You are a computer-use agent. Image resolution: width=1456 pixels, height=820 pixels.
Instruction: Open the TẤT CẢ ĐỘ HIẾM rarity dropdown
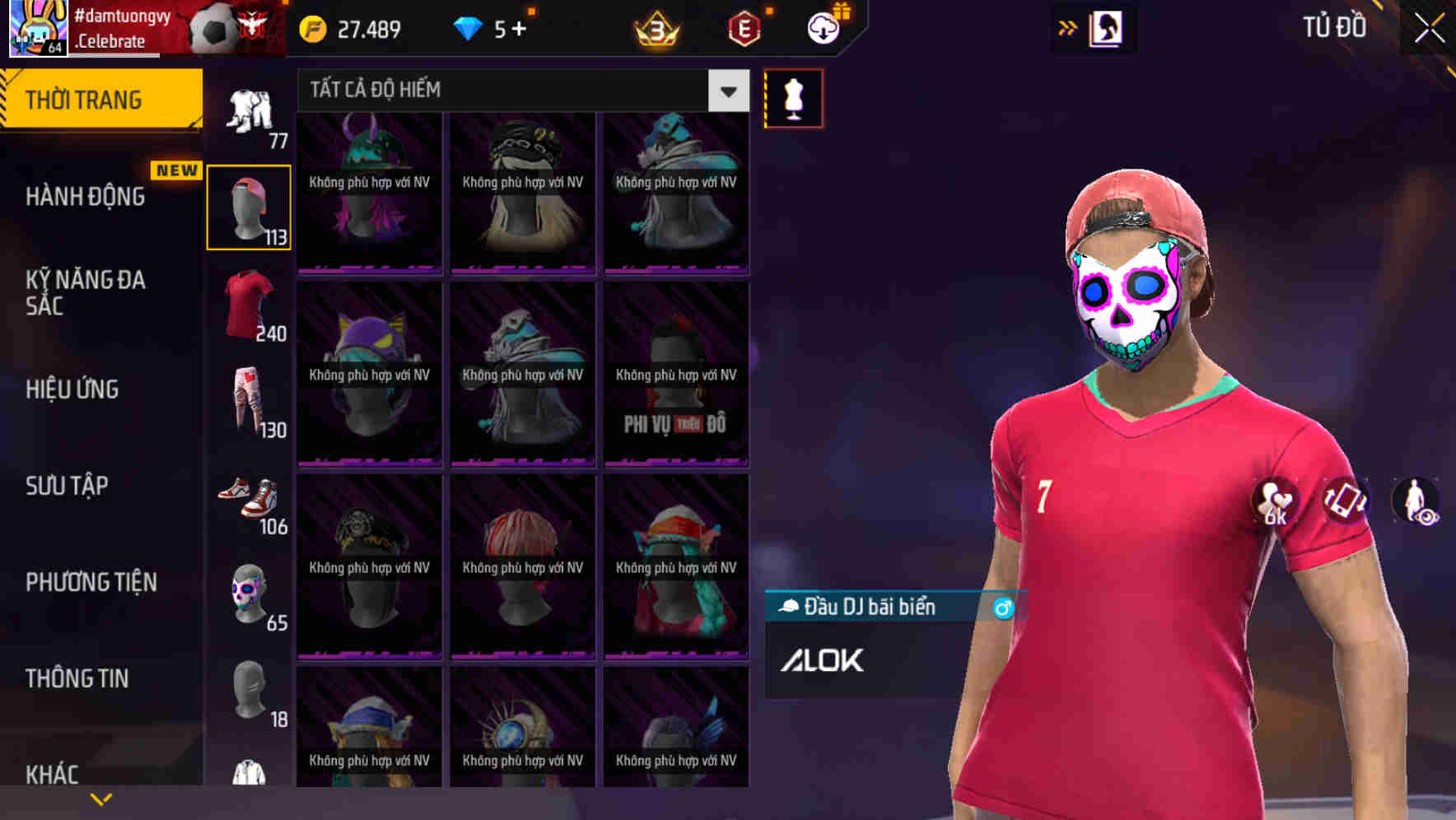[519, 91]
